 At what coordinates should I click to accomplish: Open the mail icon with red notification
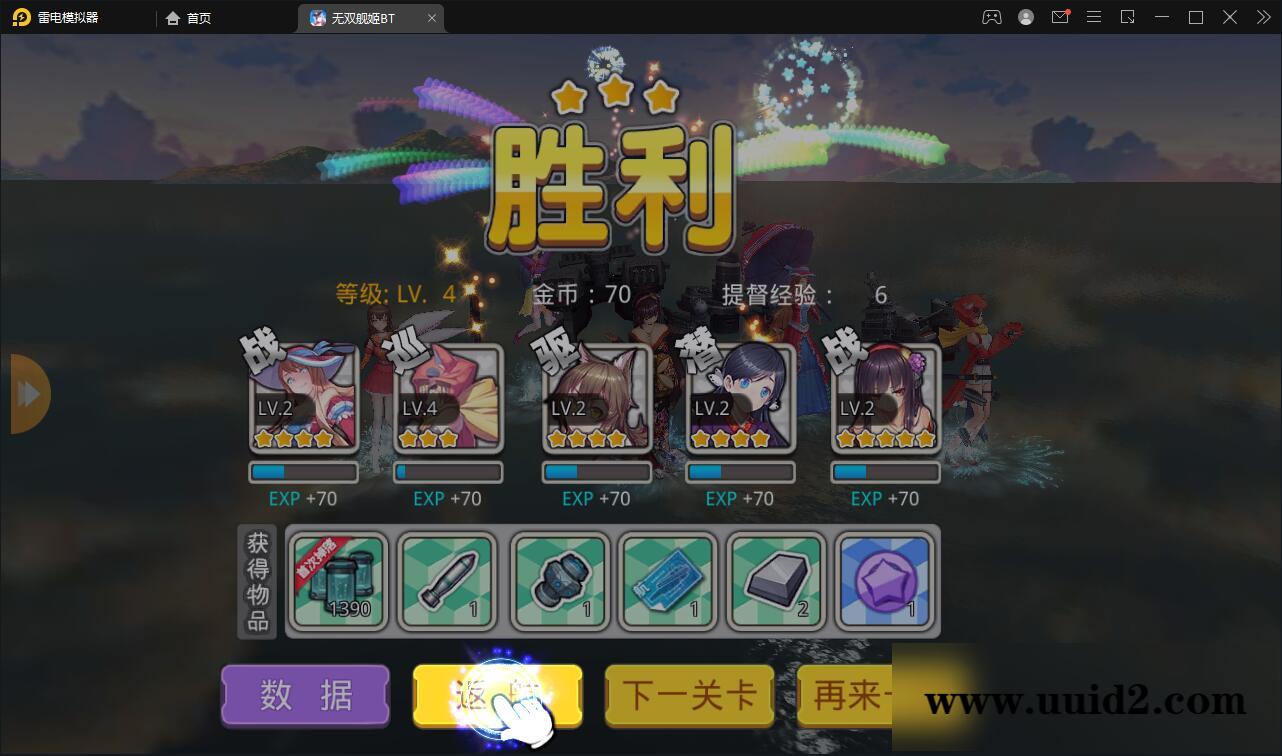pyautogui.click(x=1060, y=17)
